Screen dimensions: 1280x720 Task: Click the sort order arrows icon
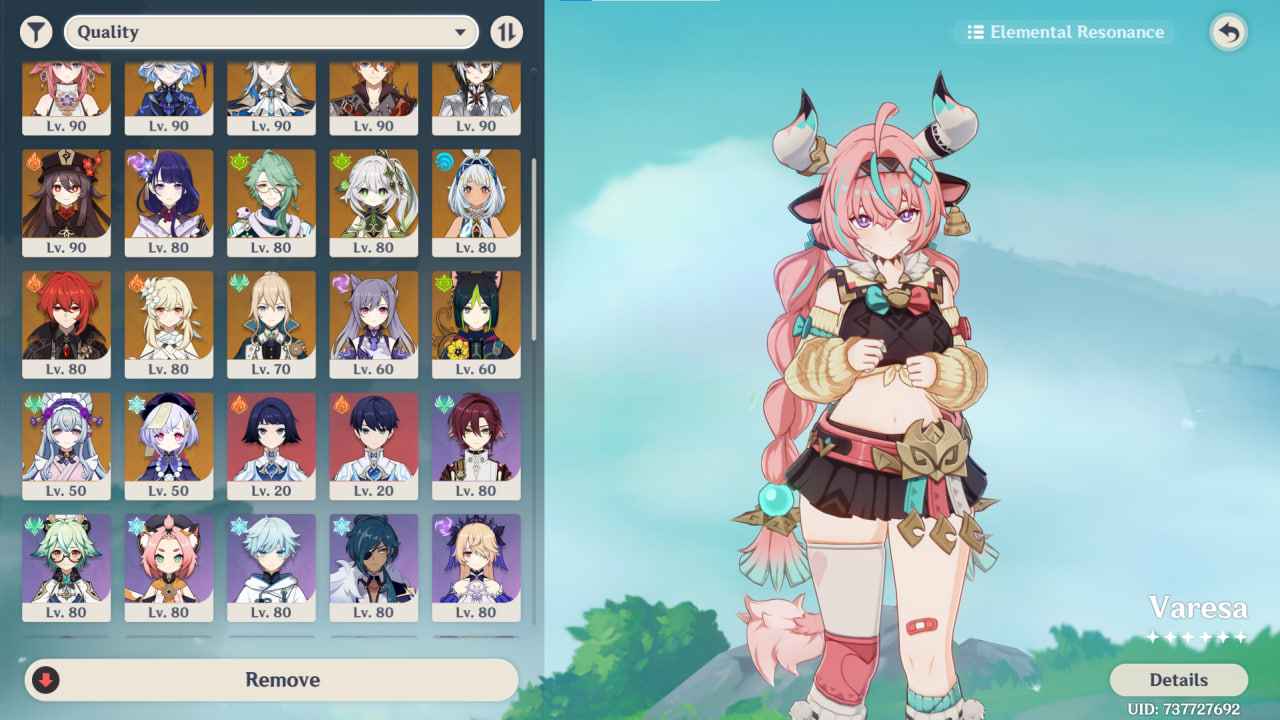coord(507,31)
